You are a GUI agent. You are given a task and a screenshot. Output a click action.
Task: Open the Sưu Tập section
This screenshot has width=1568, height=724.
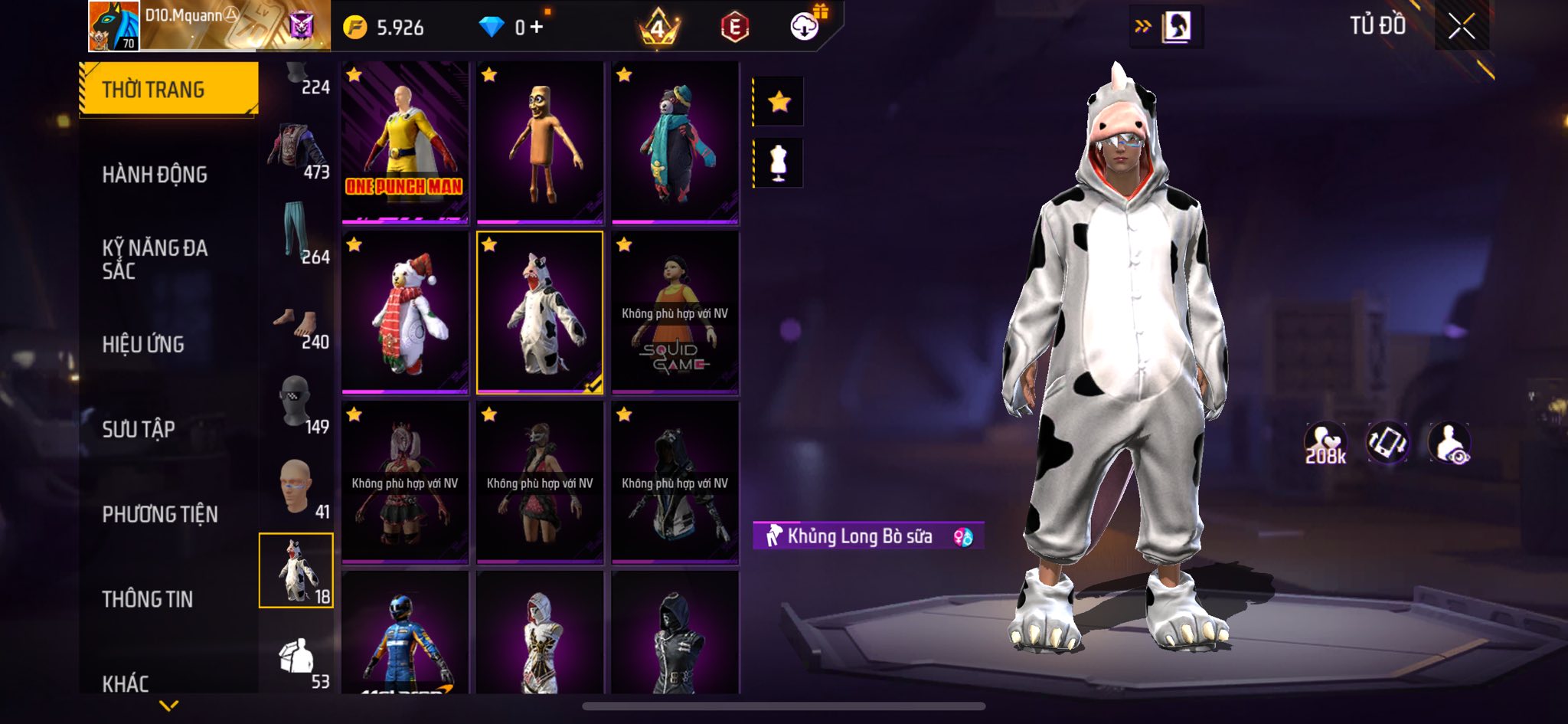(x=139, y=429)
